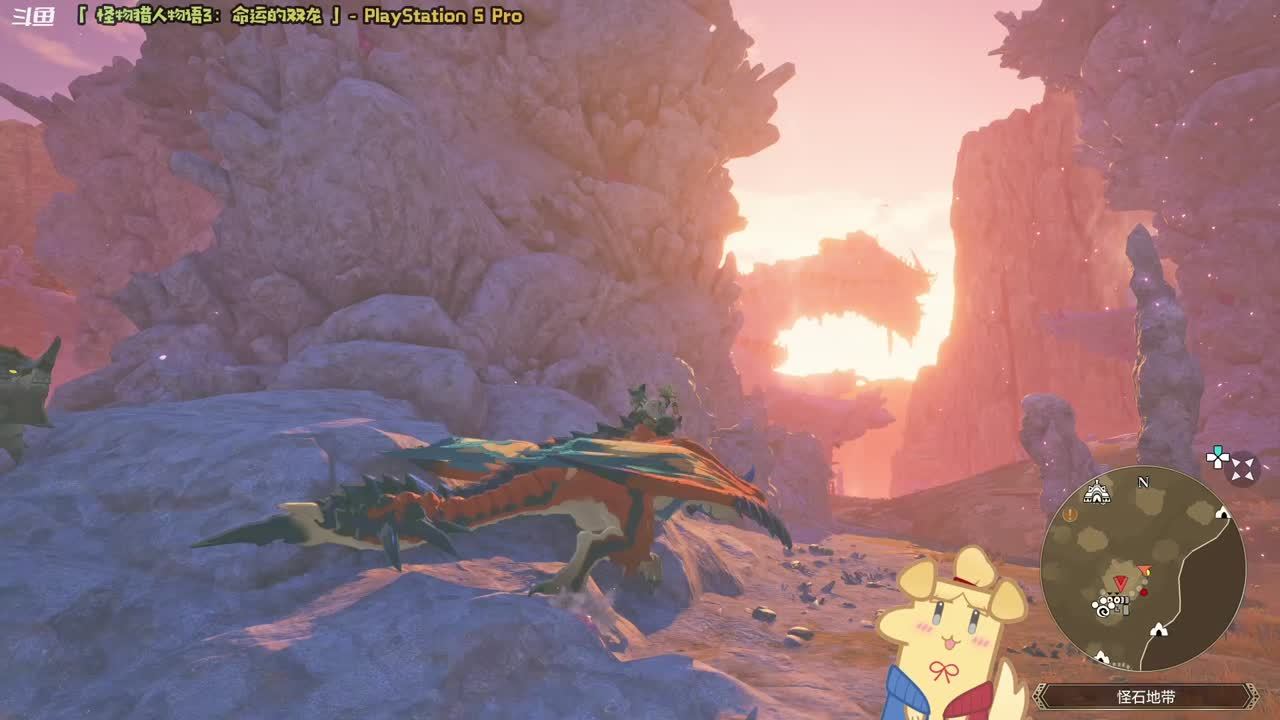
Task: Select the red player arrow on minimap
Action: [1120, 582]
